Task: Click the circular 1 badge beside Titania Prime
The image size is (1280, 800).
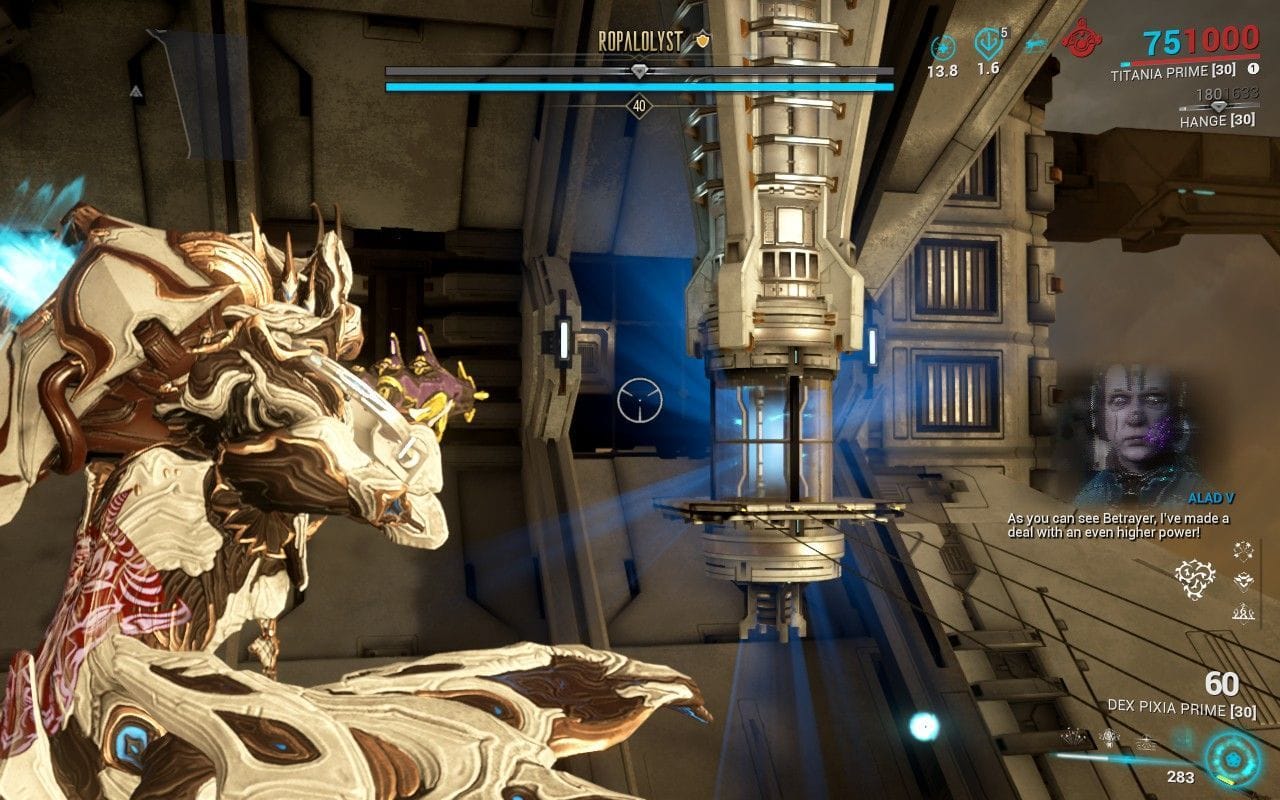Action: pyautogui.click(x=1252, y=70)
